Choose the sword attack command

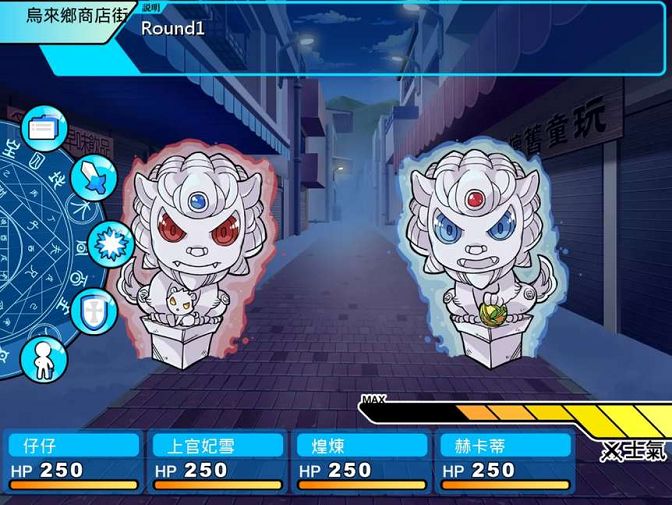(93, 178)
